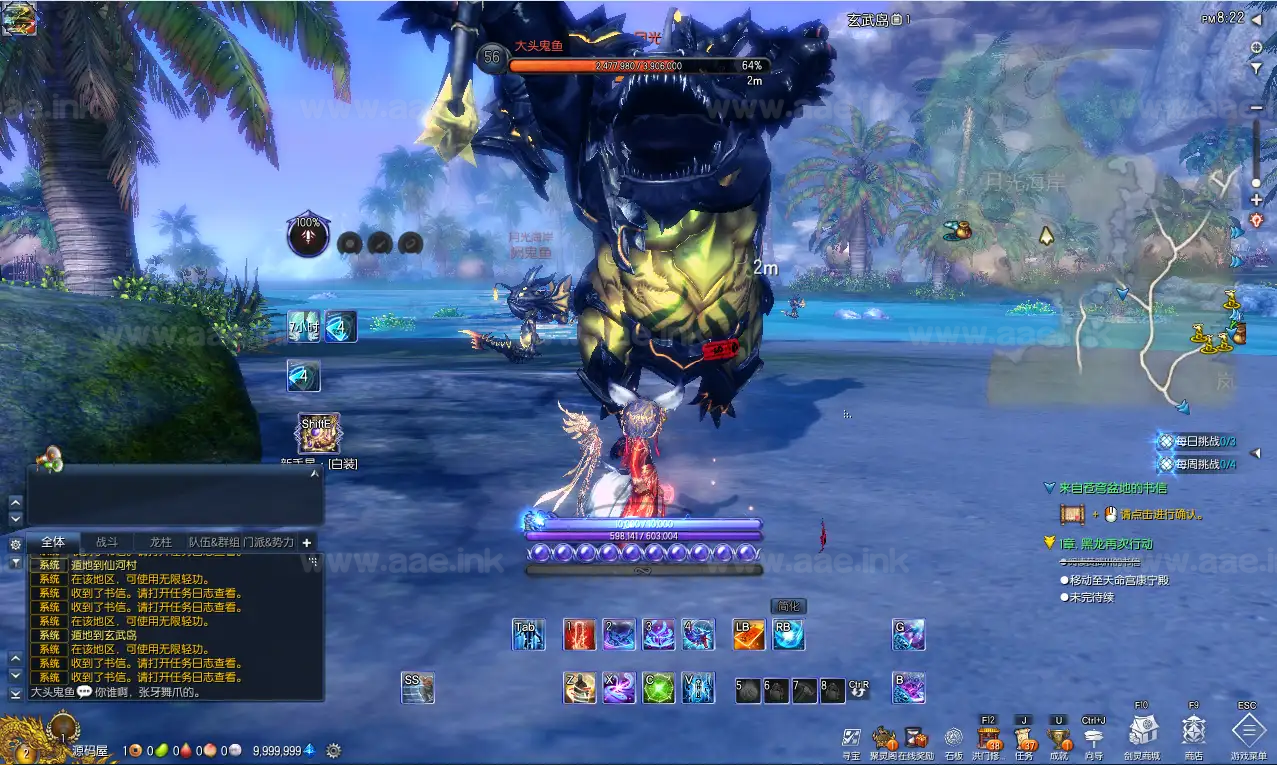1277x765 pixels.
Task: Use the orange LB attack skill
Action: click(x=749, y=634)
